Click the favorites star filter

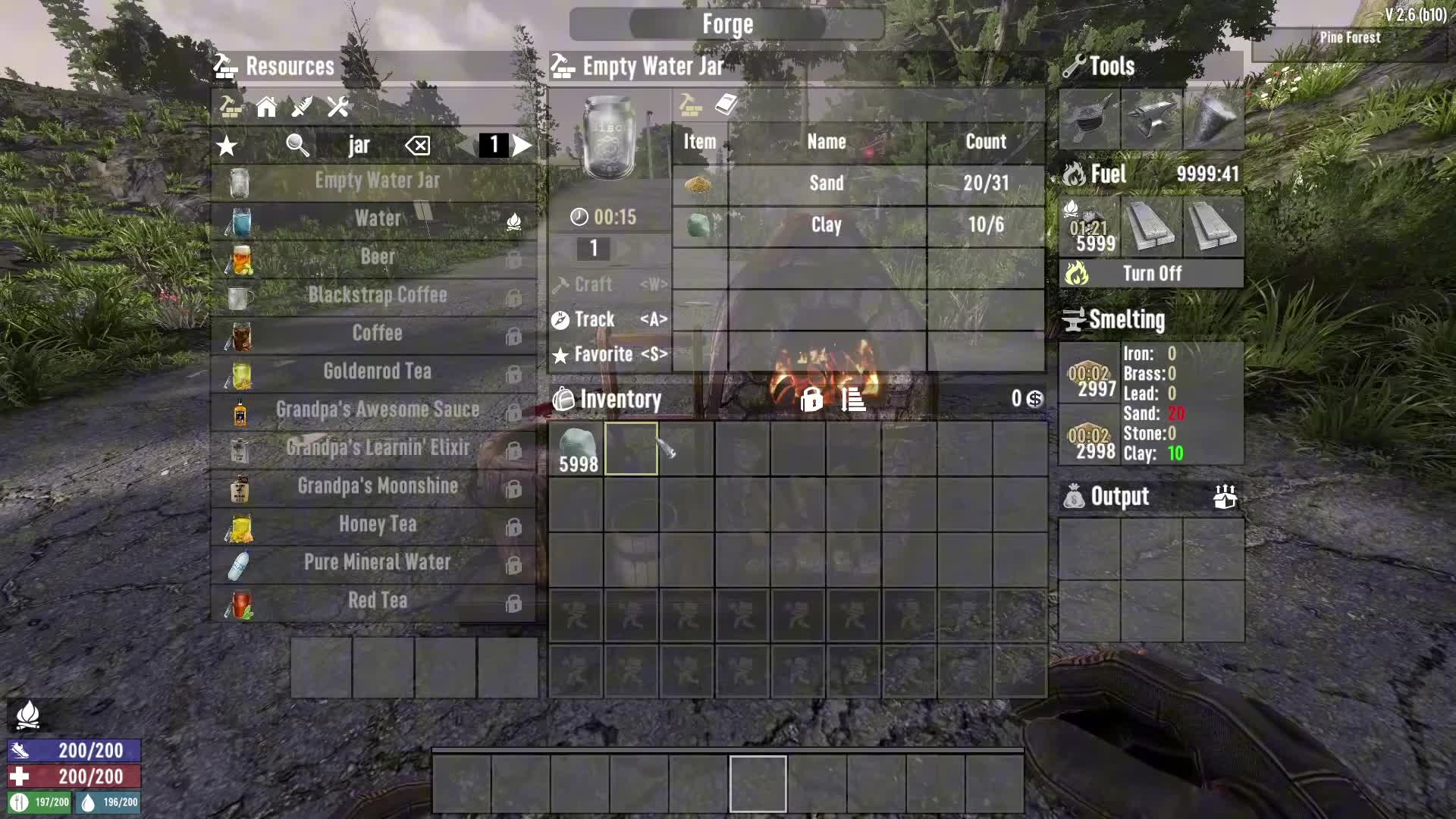tap(226, 146)
